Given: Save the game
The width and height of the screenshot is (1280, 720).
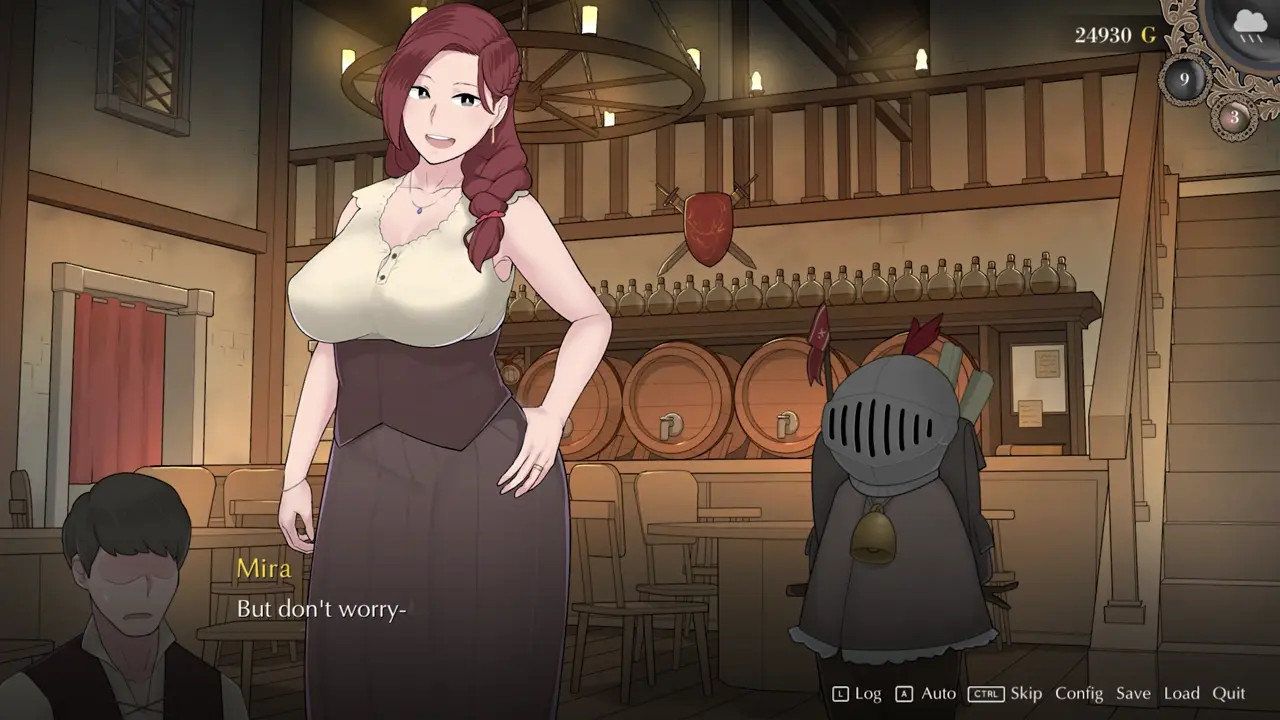Looking at the screenshot, I should (1133, 693).
